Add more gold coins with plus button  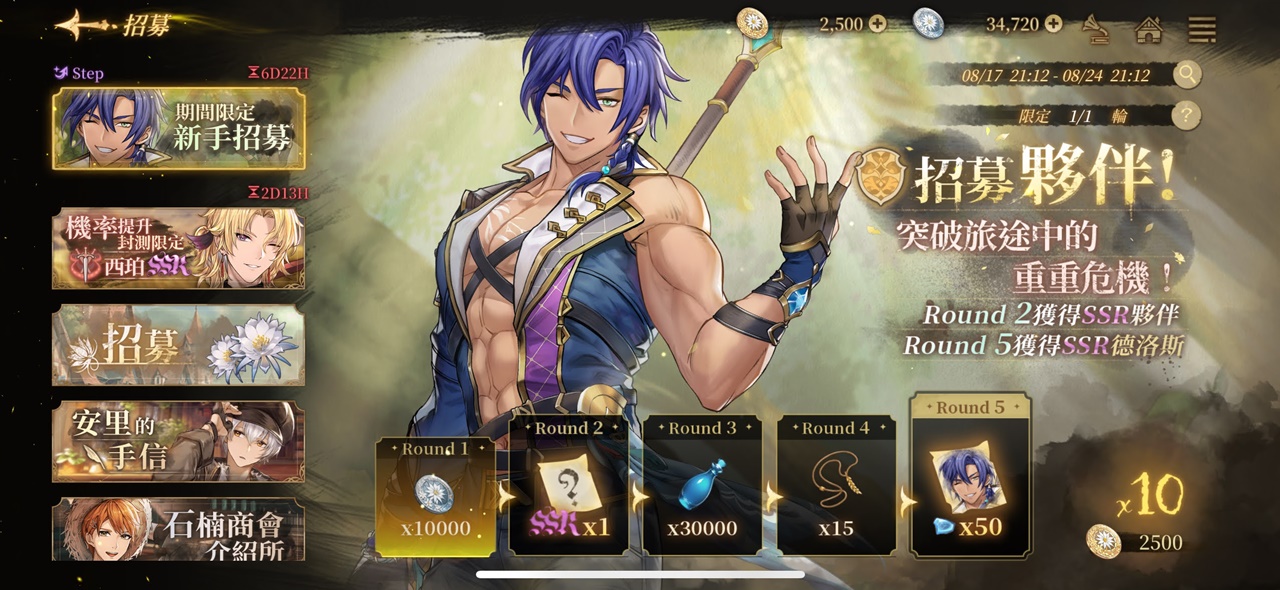point(878,24)
